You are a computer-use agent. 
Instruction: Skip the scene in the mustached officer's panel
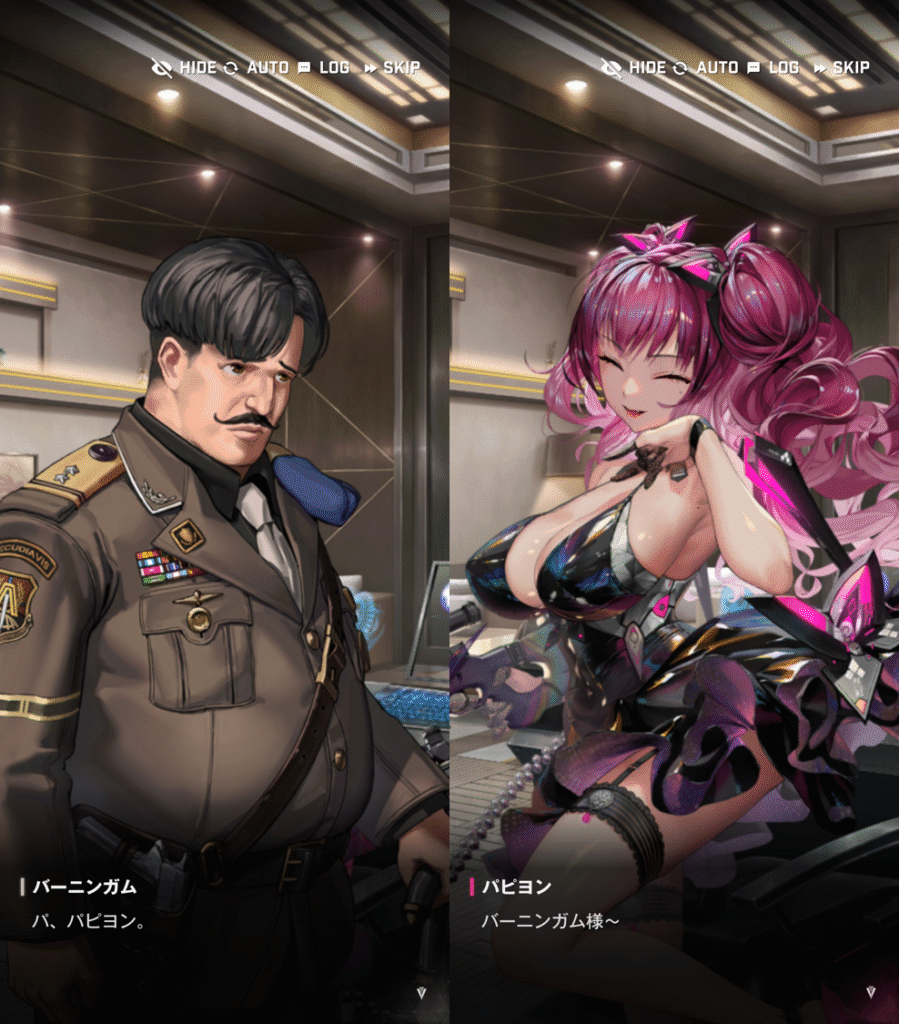click(392, 68)
